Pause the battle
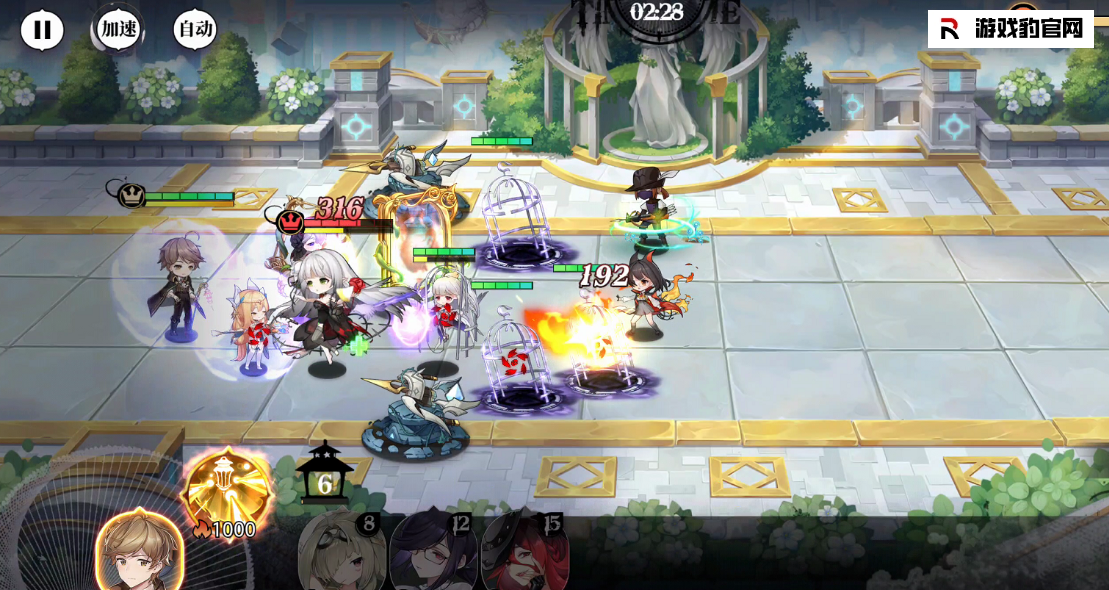This screenshot has height=590, width=1109. (x=42, y=30)
